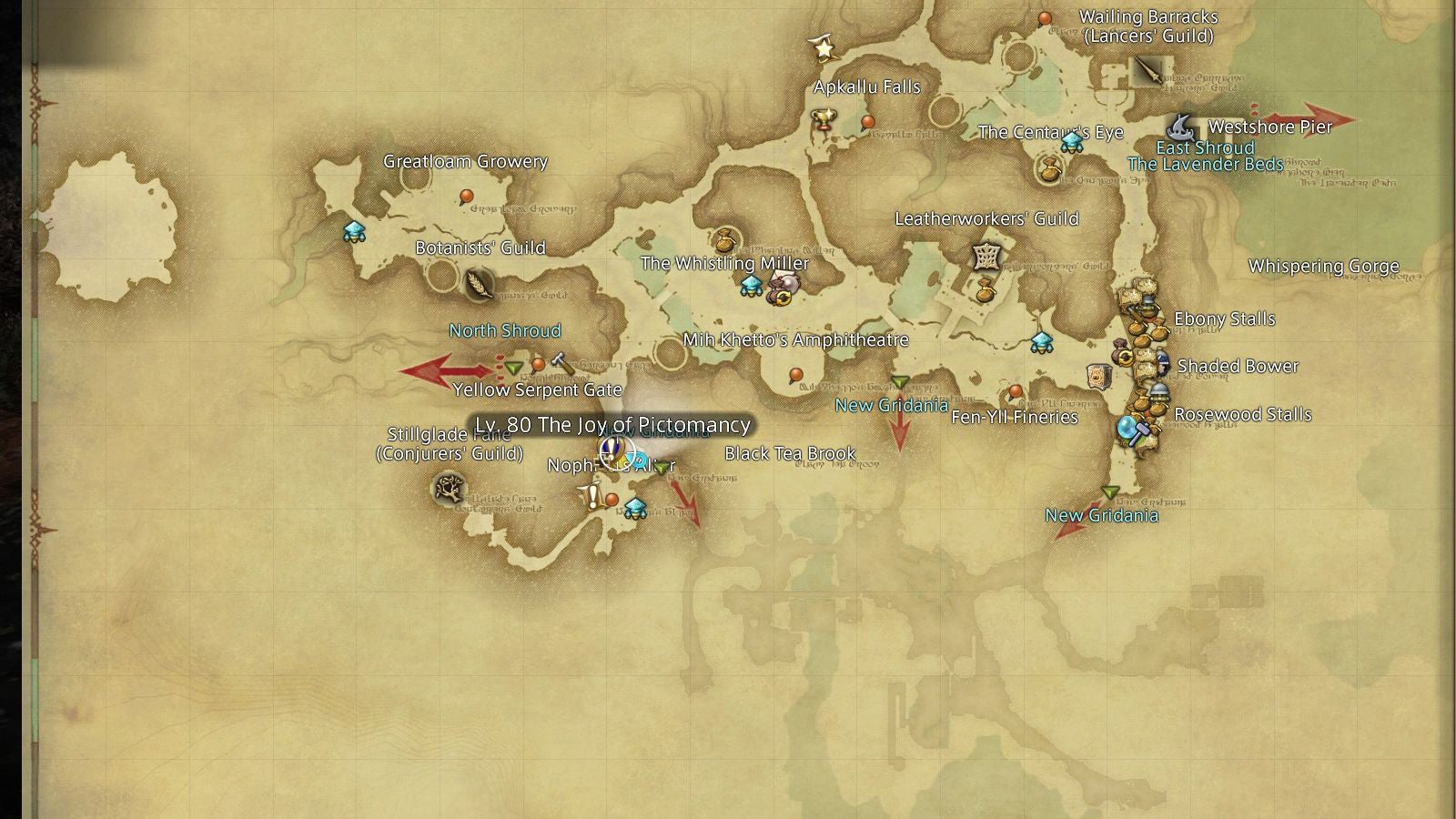
Task: Select the star marker above Apkallu Falls
Action: point(824,49)
